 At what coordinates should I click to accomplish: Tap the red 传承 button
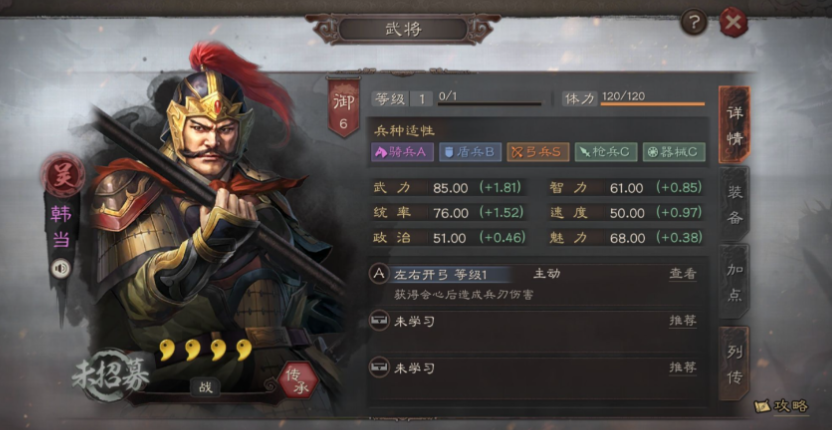click(297, 378)
